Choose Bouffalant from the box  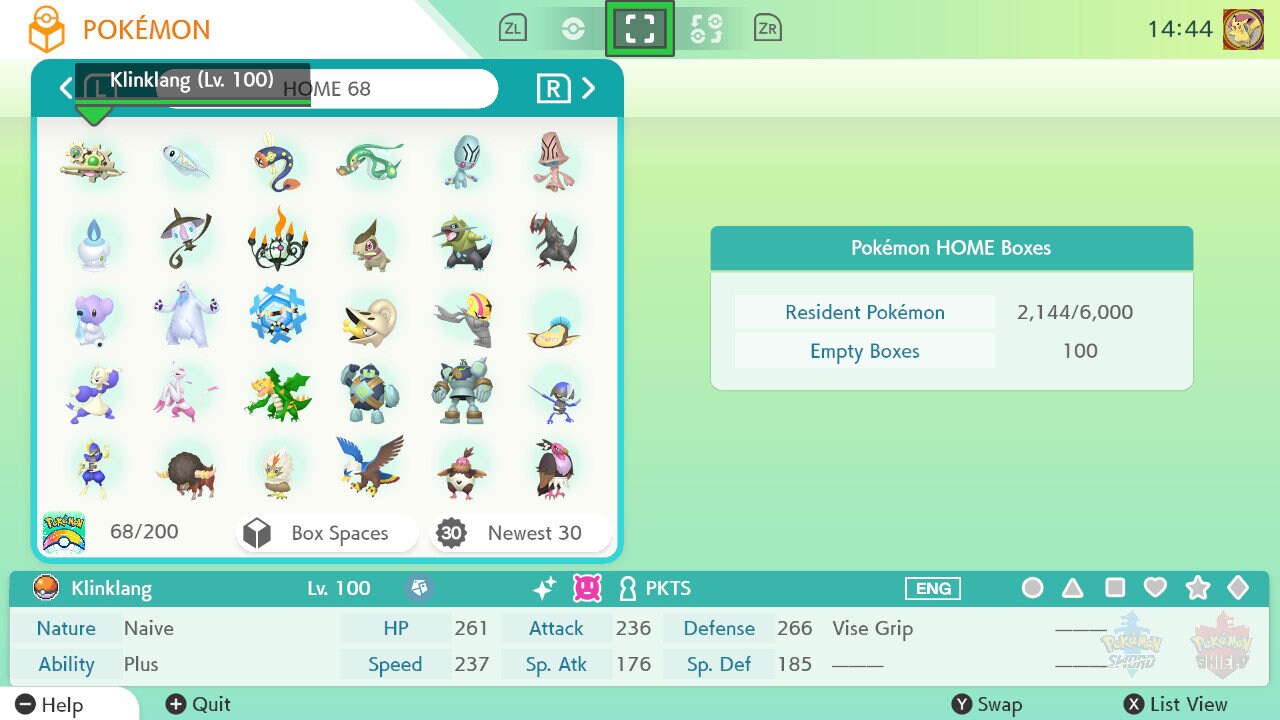(185, 470)
